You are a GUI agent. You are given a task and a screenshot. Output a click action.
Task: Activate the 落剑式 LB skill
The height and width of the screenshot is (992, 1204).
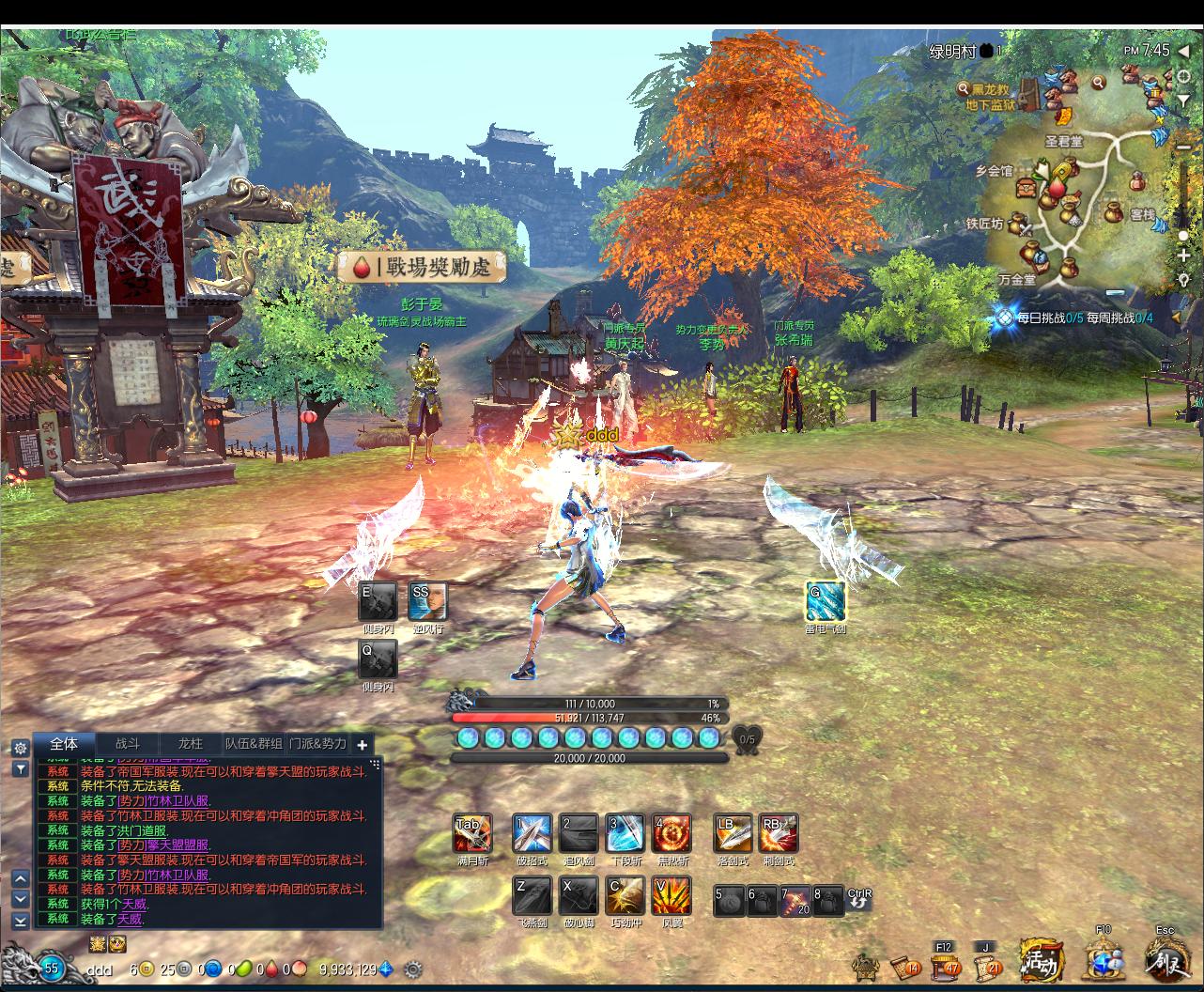click(x=733, y=833)
